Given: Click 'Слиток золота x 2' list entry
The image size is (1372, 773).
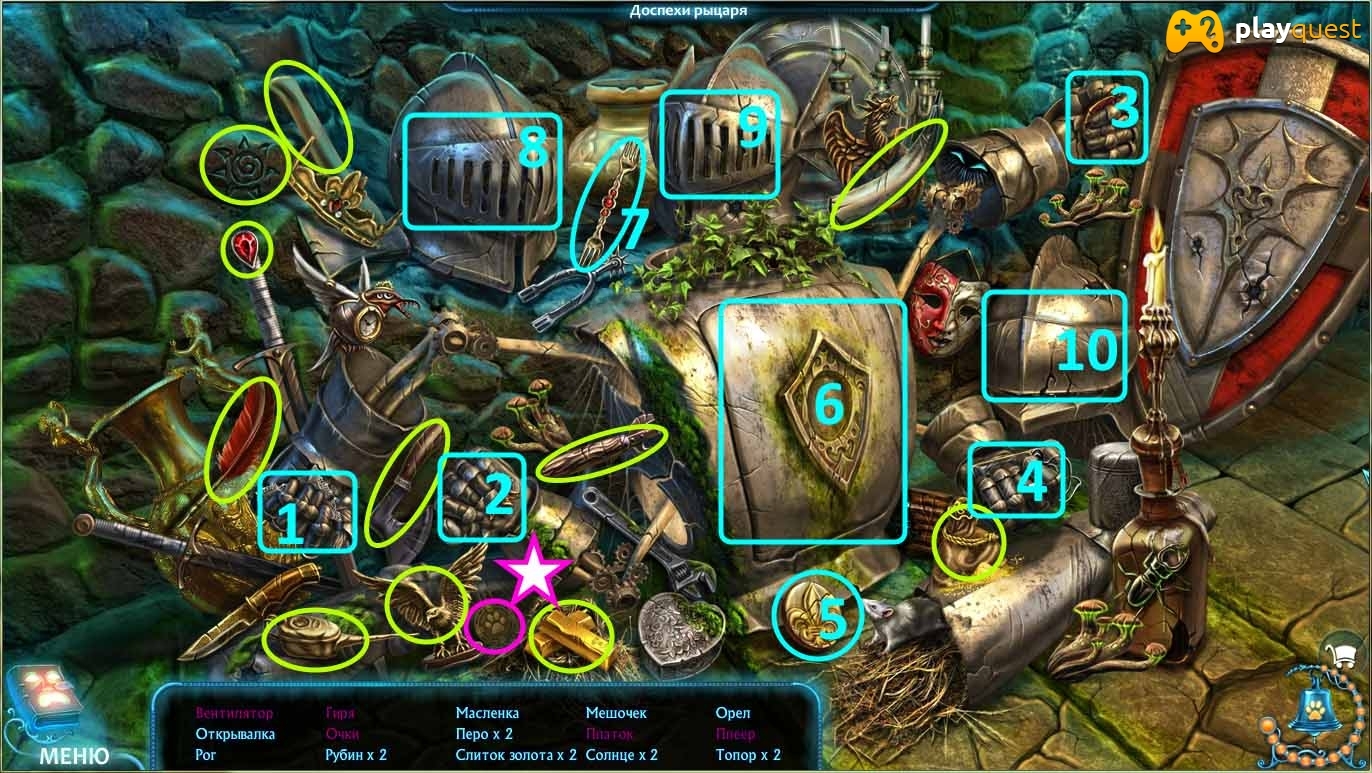Looking at the screenshot, I should 516,755.
